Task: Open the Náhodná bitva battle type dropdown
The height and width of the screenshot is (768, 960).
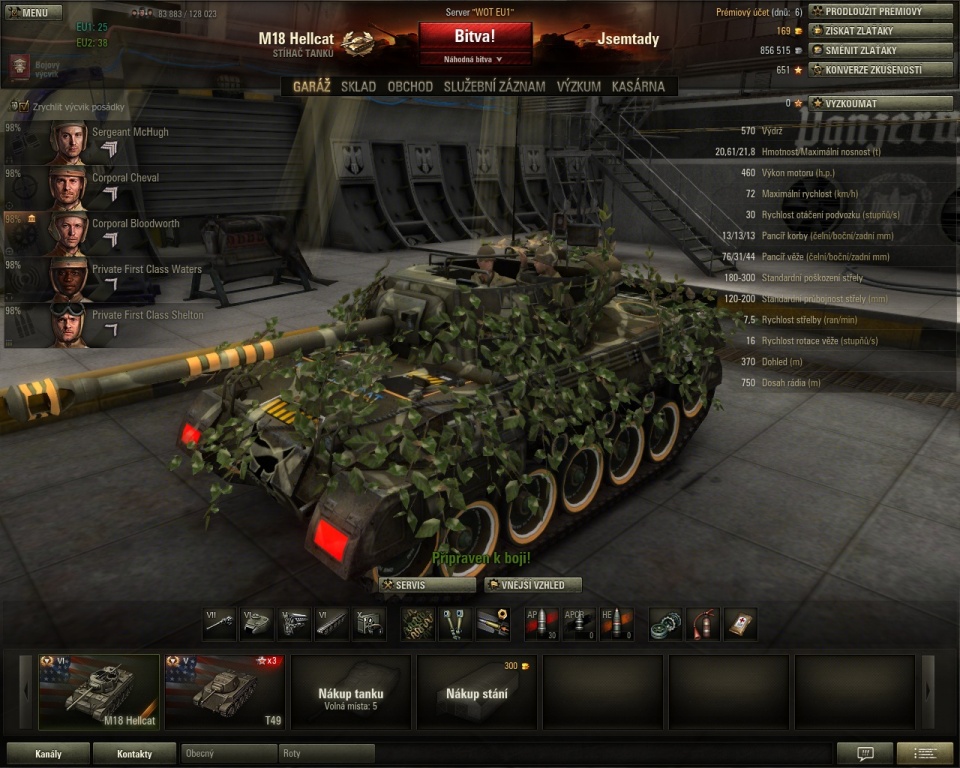Action: 475,59
